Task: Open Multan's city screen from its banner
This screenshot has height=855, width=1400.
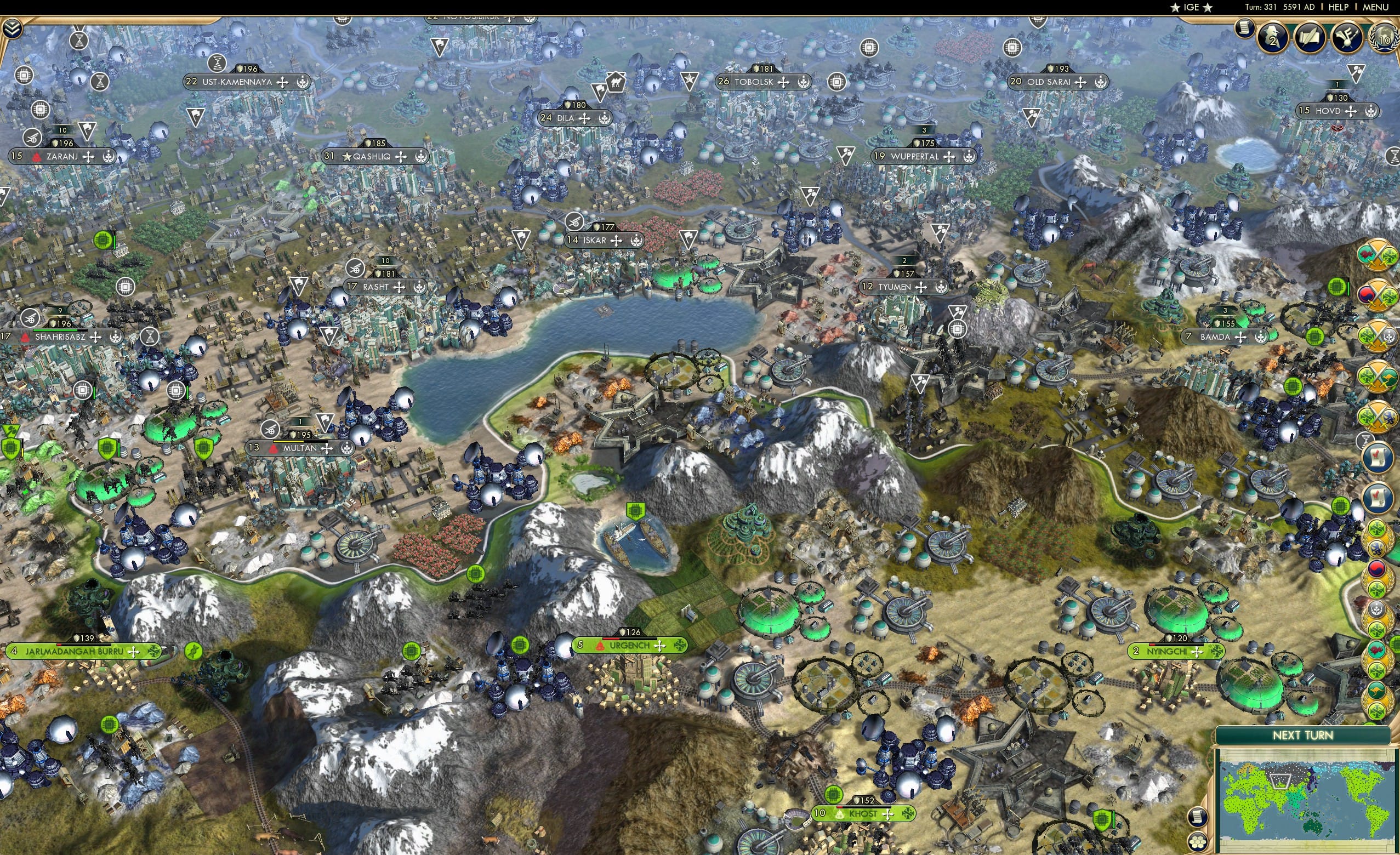Action: point(299,448)
